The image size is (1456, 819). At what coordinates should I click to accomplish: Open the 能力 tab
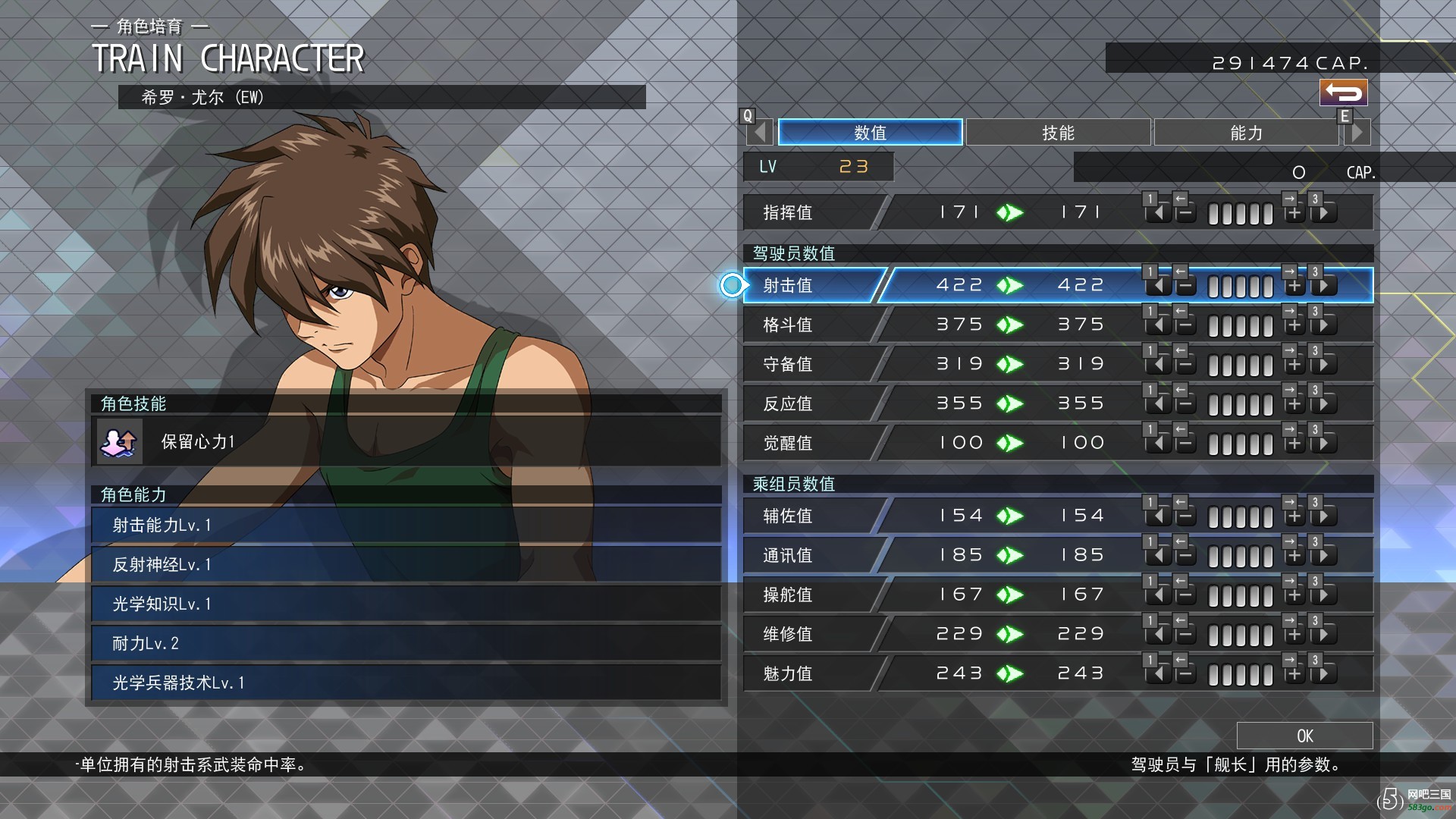coord(1246,133)
